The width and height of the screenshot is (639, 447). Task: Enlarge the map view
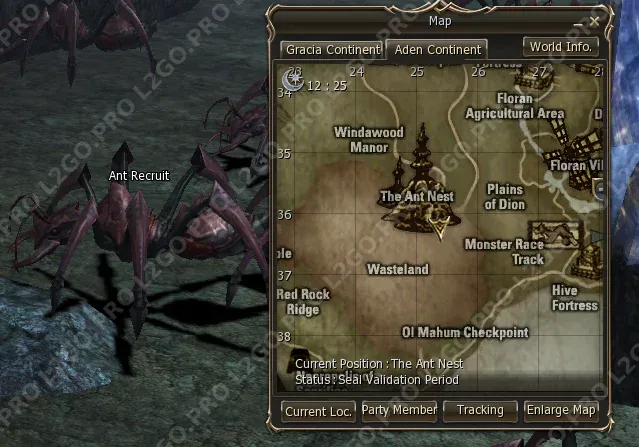point(562,410)
